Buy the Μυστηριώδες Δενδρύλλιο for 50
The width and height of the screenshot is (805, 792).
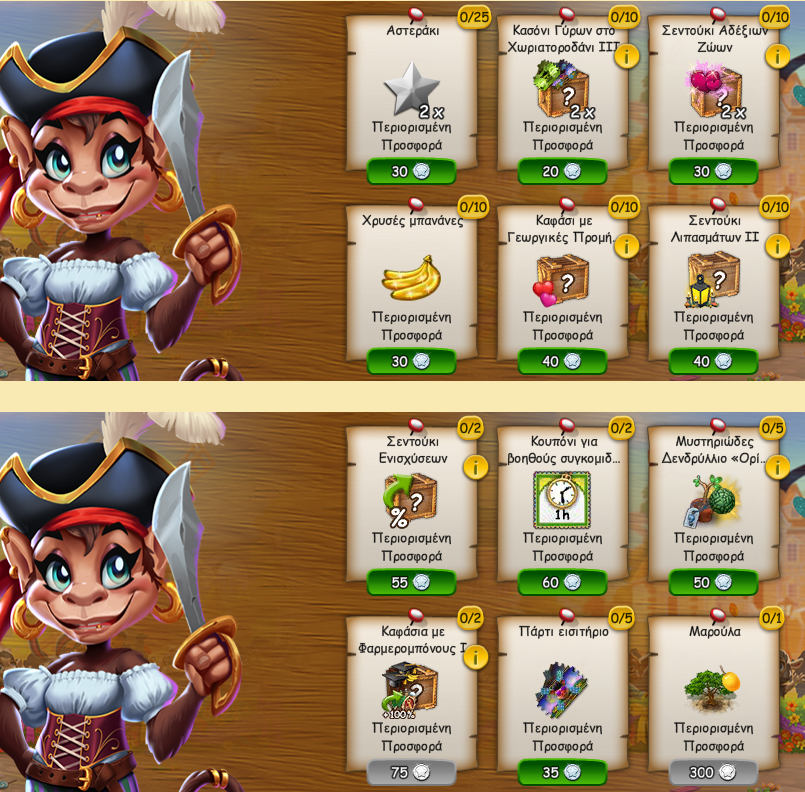pyautogui.click(x=713, y=583)
